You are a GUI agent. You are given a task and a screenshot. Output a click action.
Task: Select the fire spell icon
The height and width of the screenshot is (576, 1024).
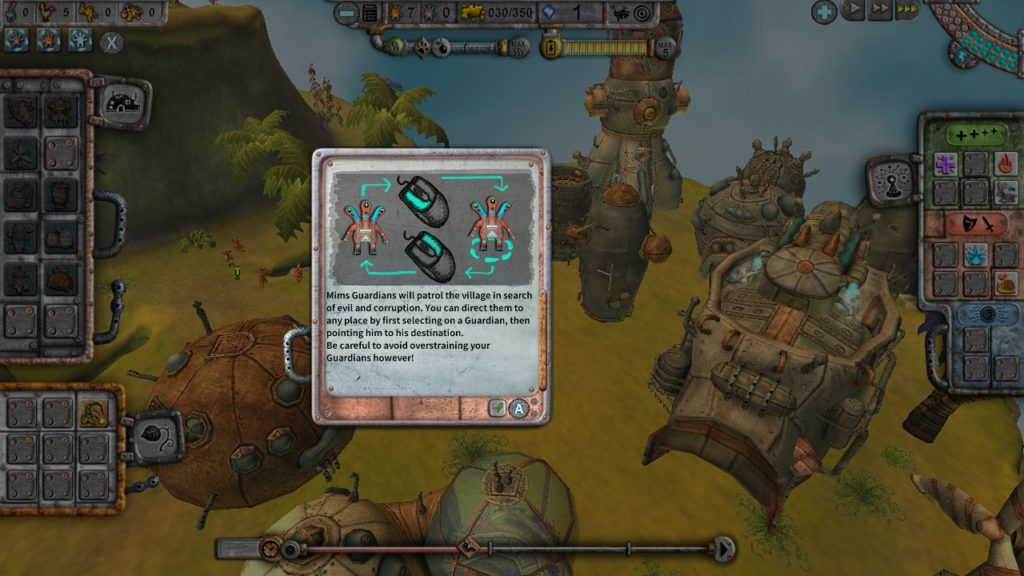[1006, 164]
